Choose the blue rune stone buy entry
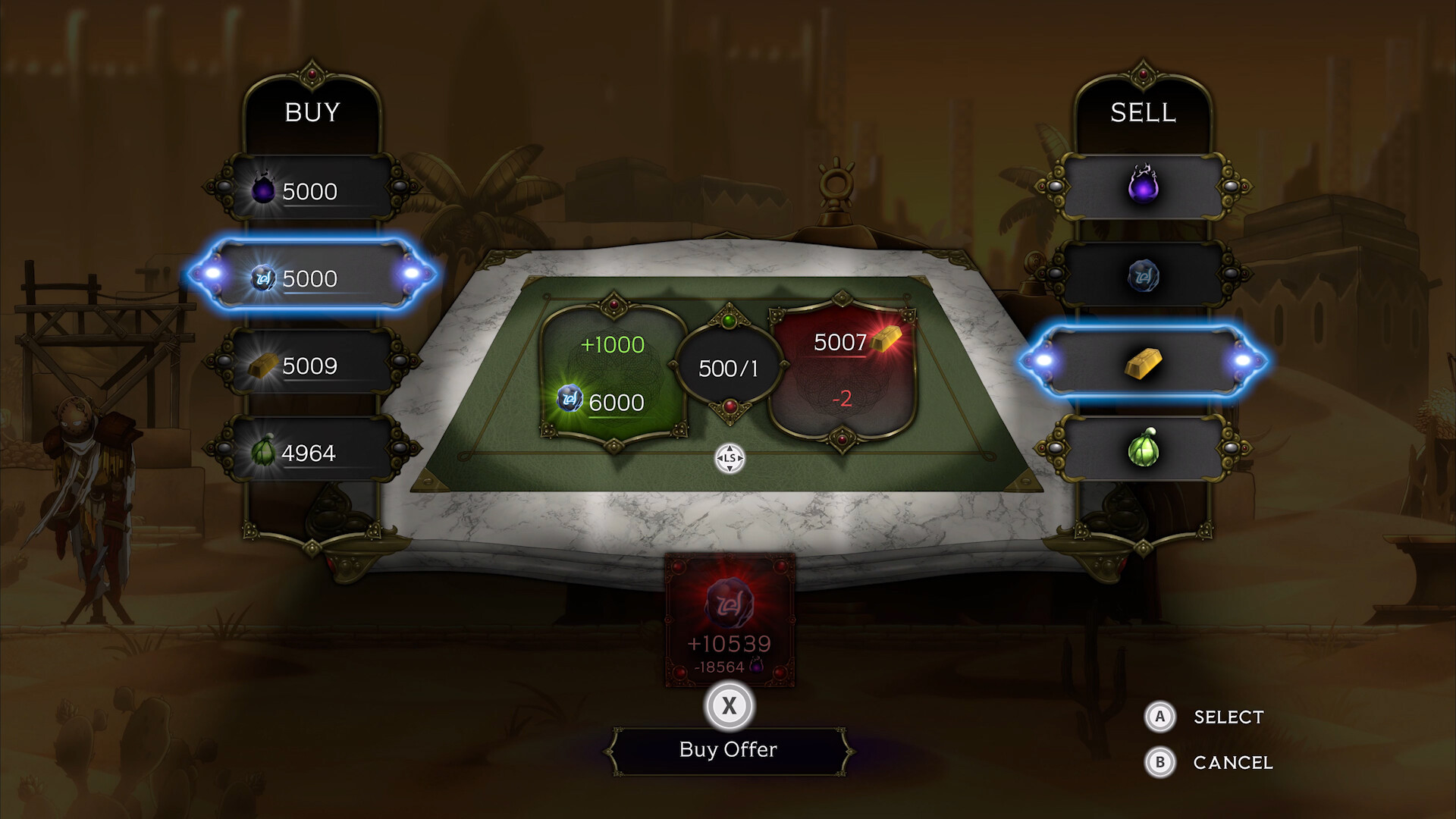The height and width of the screenshot is (819, 1456). tap(311, 277)
